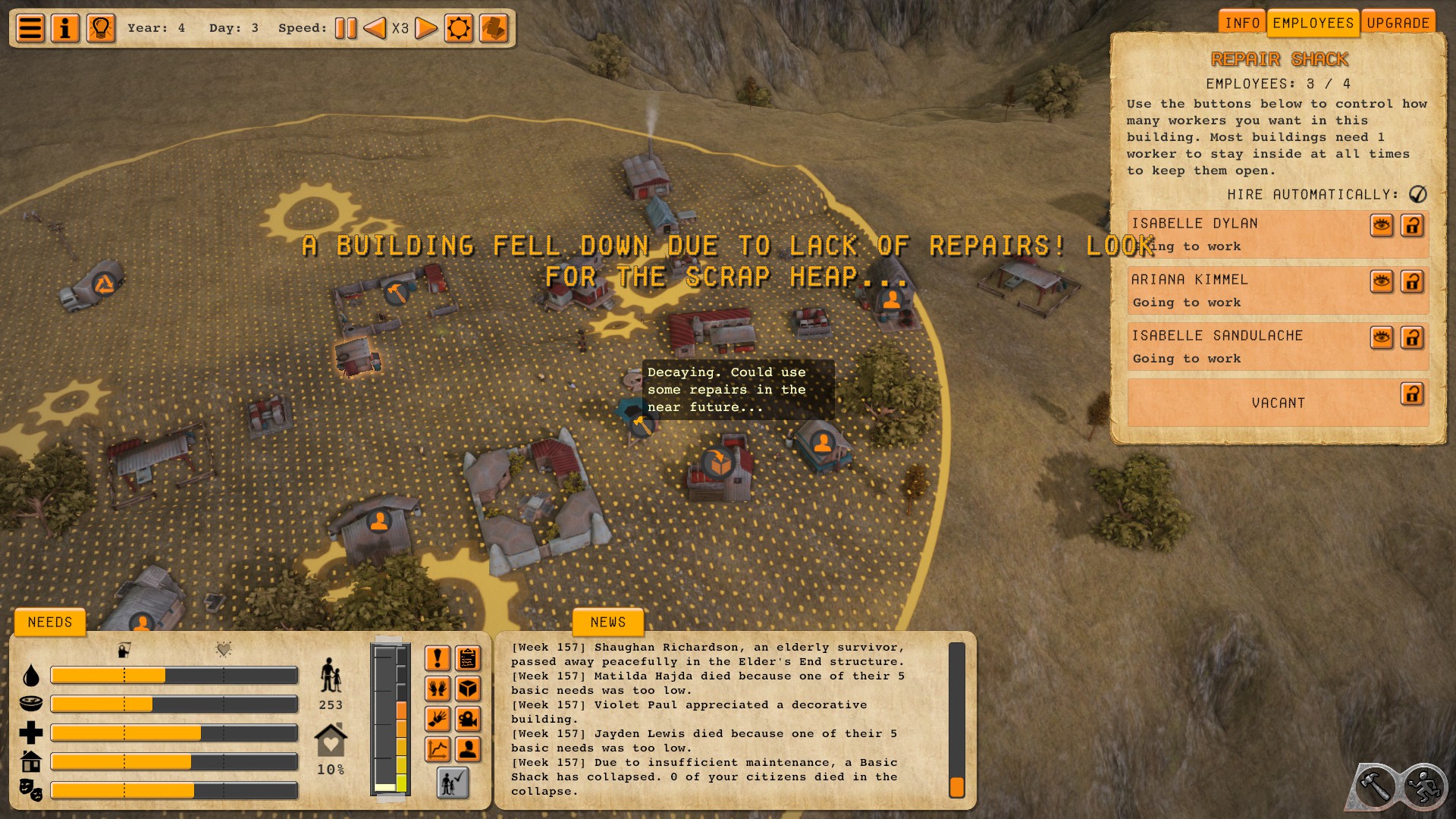
Task: Toggle the lock on Ariana Kimmel's slot
Action: [x=1412, y=281]
